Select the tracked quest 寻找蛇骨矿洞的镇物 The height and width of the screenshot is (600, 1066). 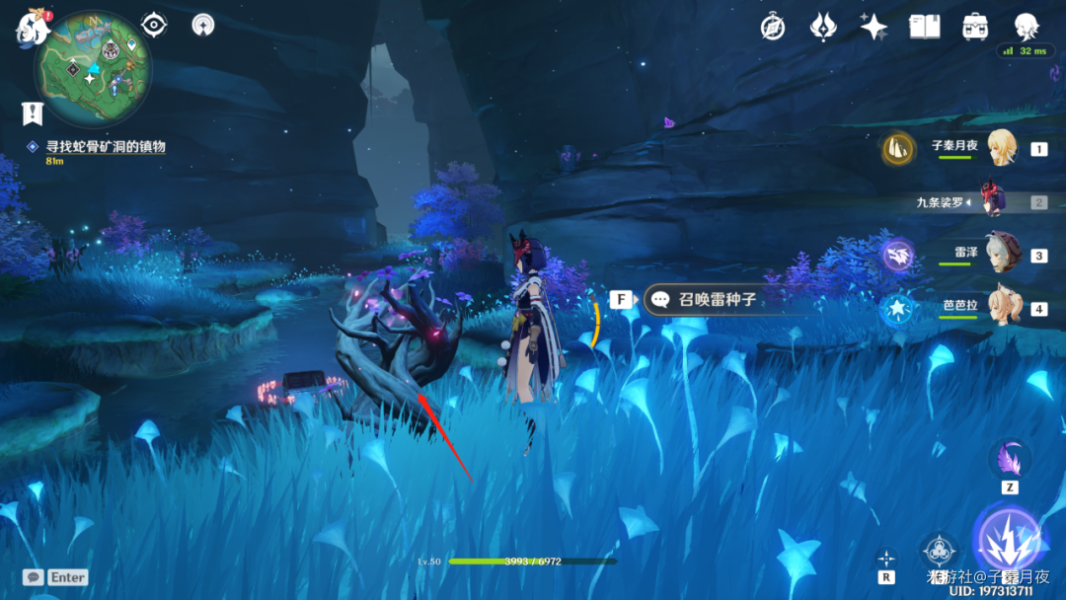105,146
